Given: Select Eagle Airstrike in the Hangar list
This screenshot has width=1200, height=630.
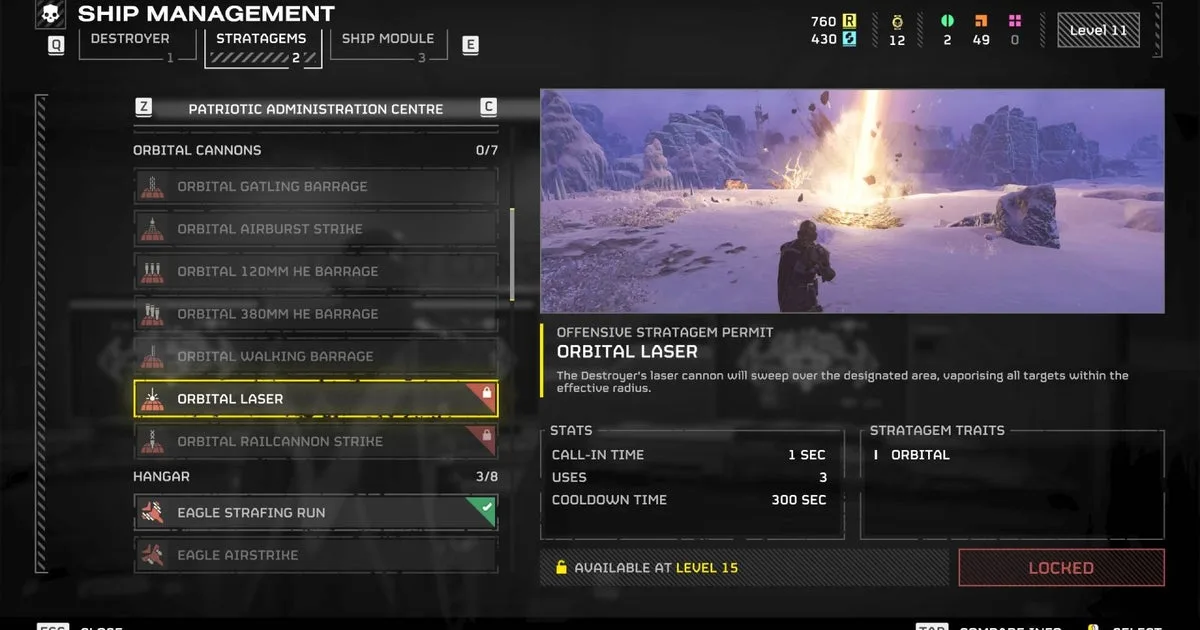Looking at the screenshot, I should 315,555.
